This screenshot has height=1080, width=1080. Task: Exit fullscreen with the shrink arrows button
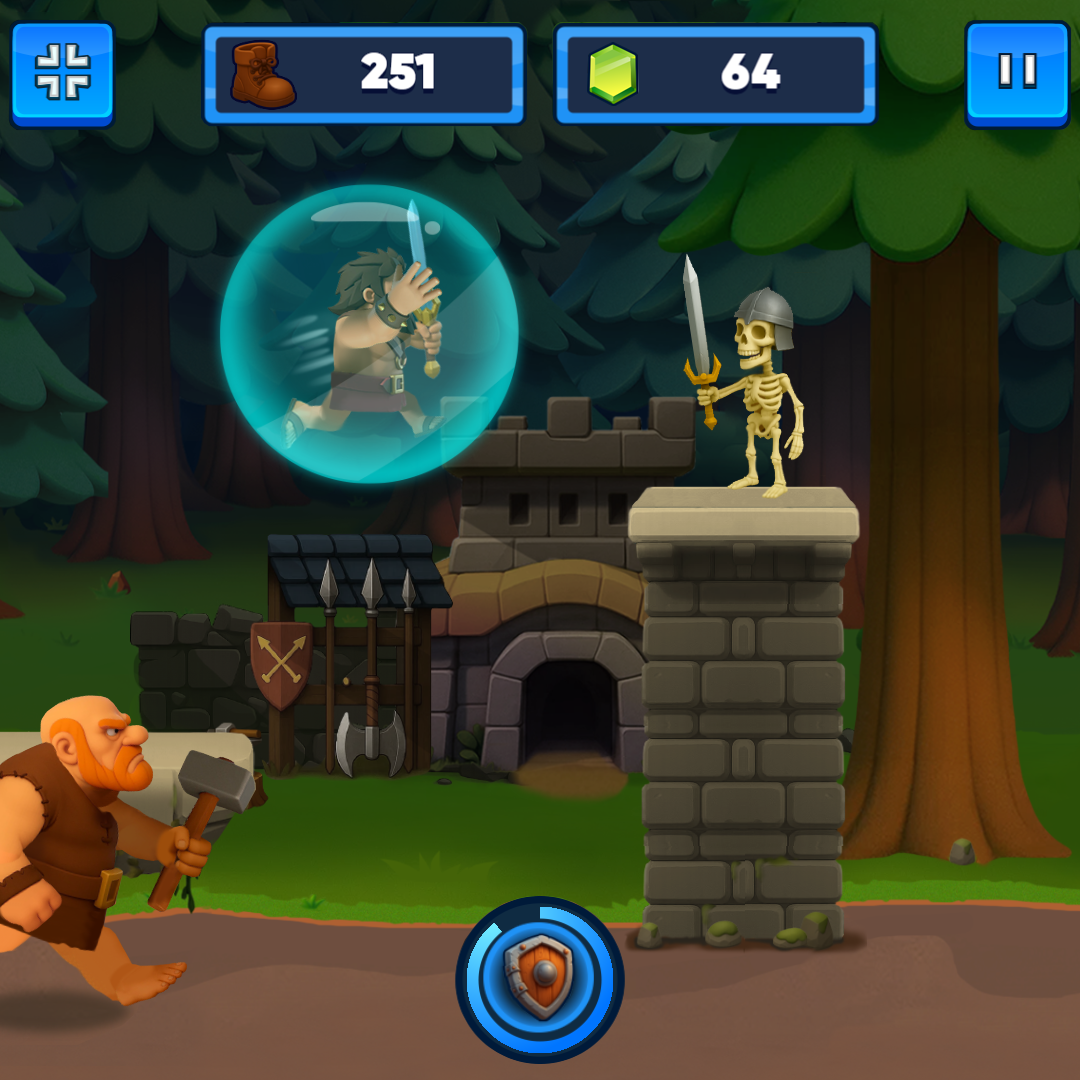pos(62,74)
